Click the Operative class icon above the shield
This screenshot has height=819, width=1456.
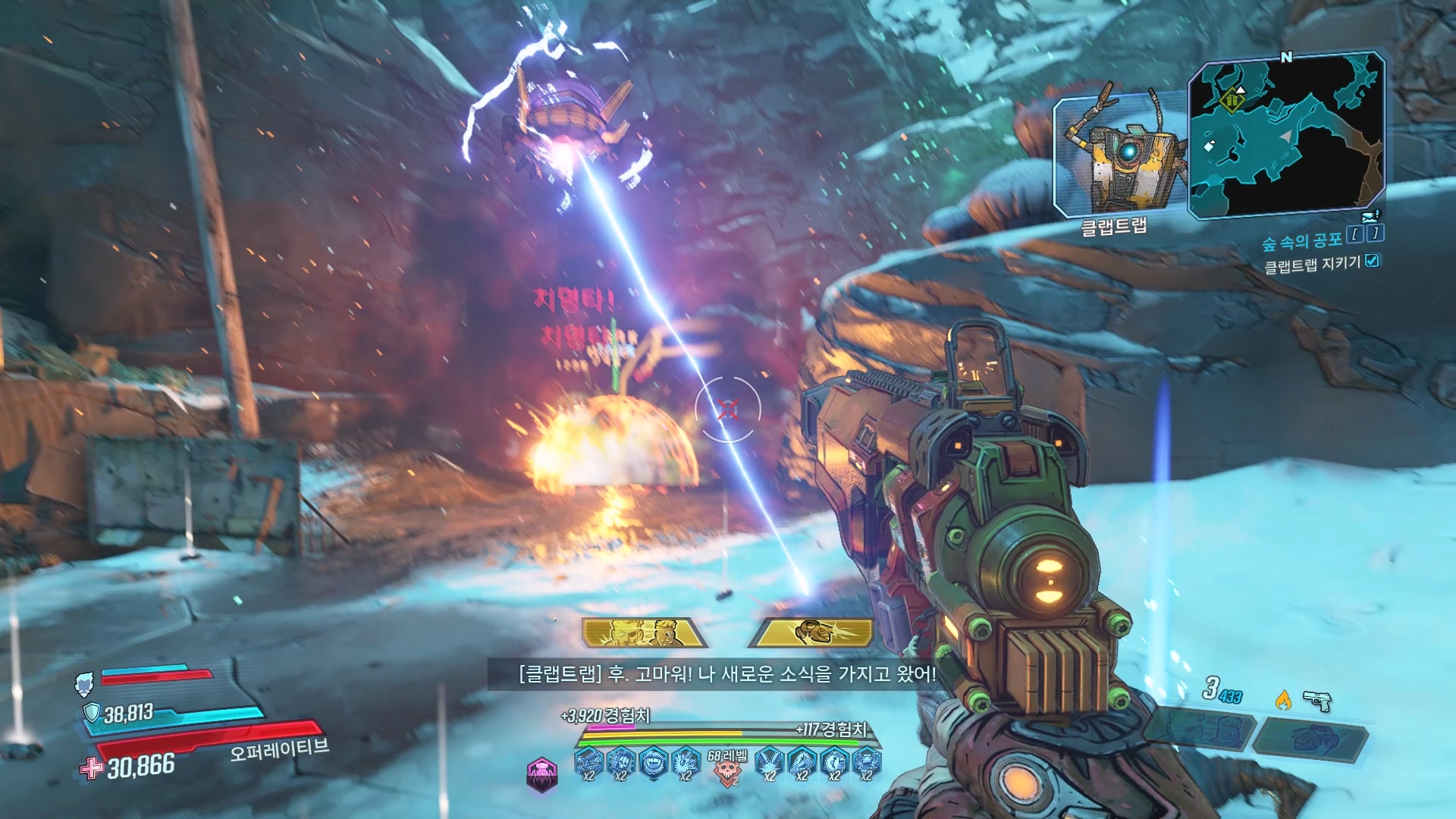click(x=84, y=684)
